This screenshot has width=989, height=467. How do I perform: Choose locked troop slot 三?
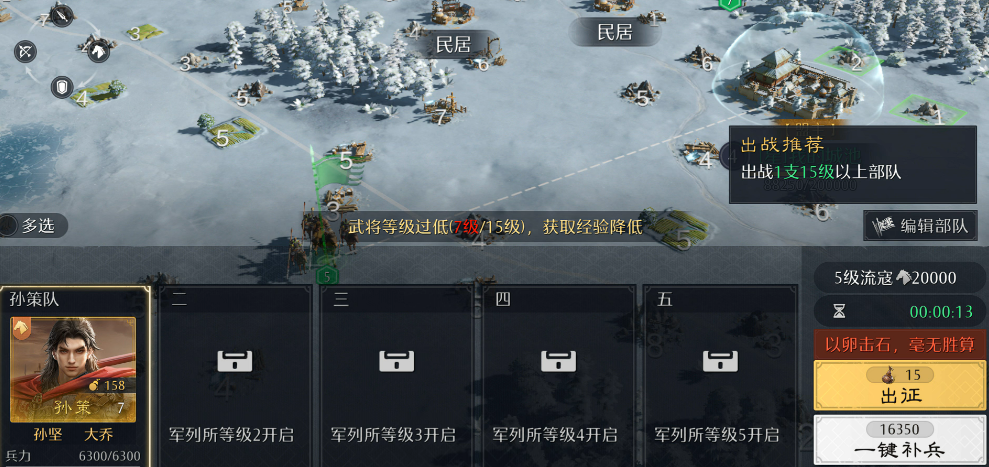(393, 375)
